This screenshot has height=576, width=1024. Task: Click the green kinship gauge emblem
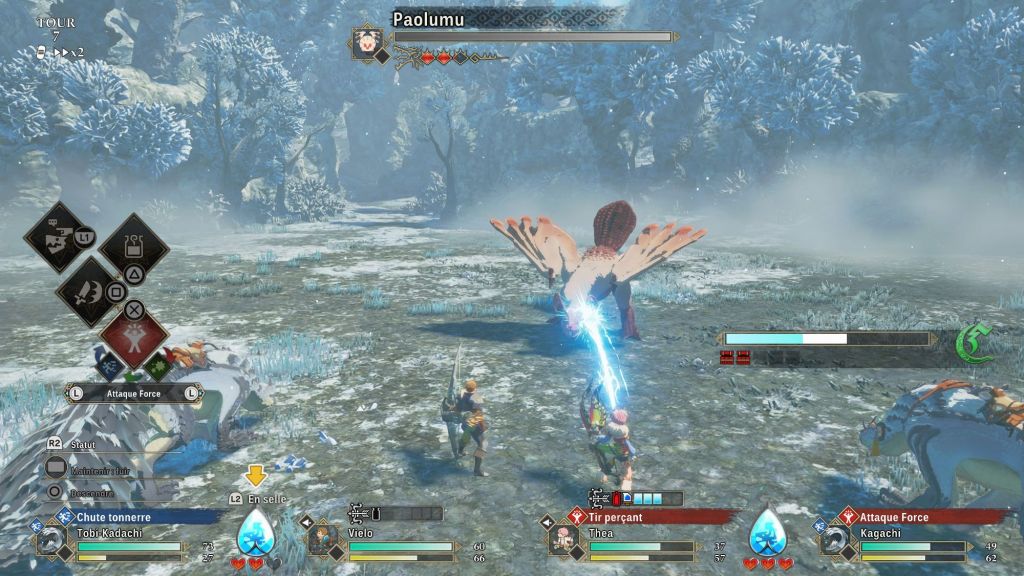(971, 343)
